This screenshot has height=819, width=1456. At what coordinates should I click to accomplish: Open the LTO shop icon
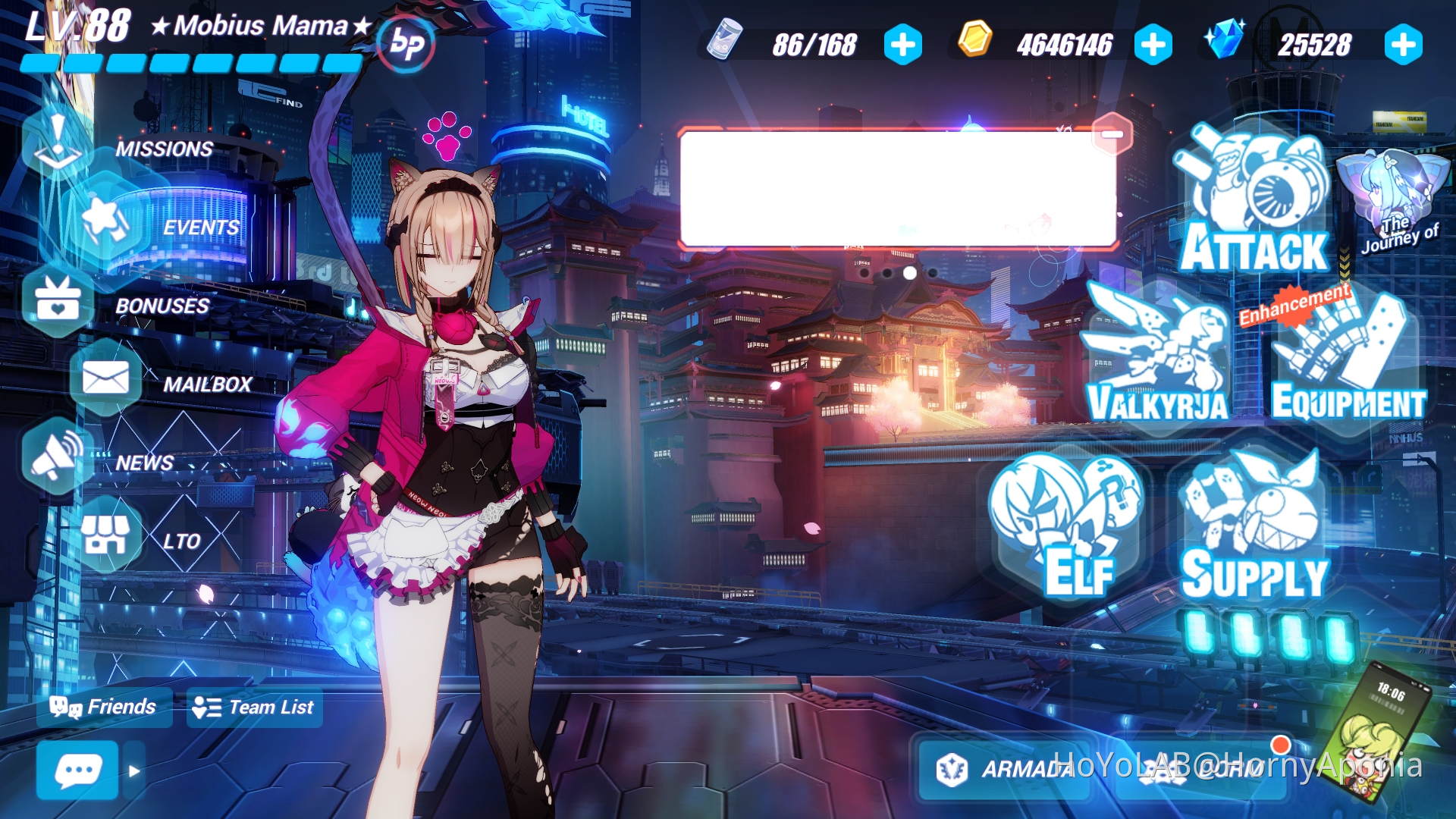point(108,535)
